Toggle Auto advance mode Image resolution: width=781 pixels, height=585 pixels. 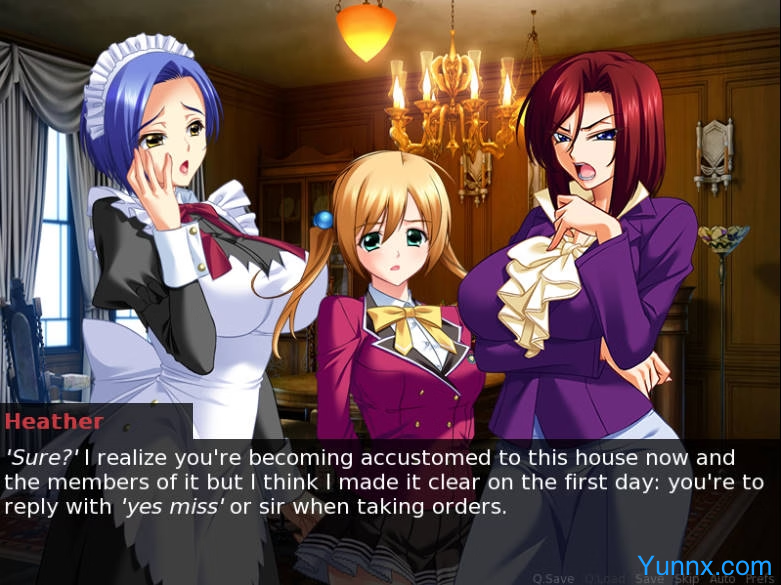(721, 577)
